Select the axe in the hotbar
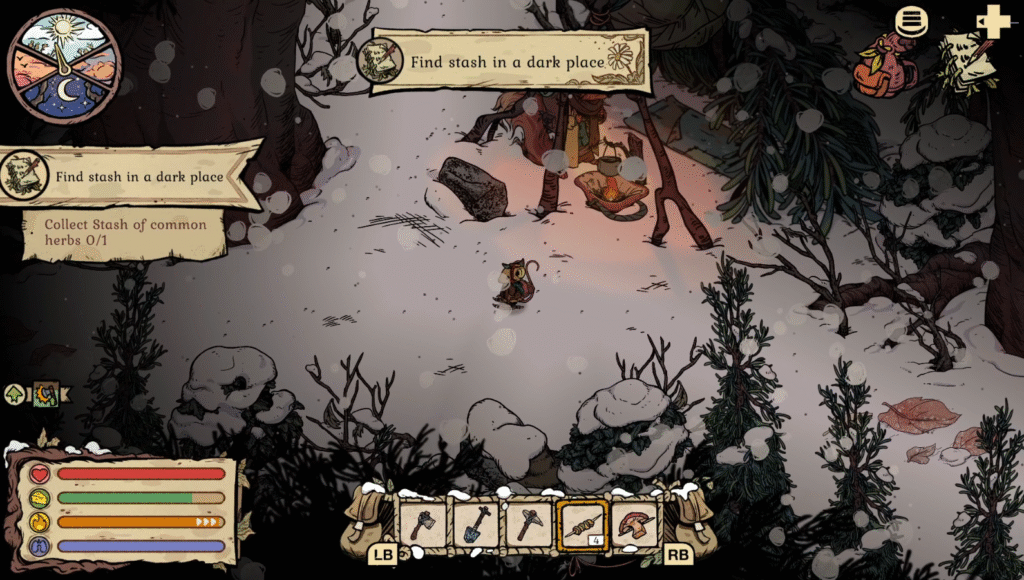 (422, 523)
